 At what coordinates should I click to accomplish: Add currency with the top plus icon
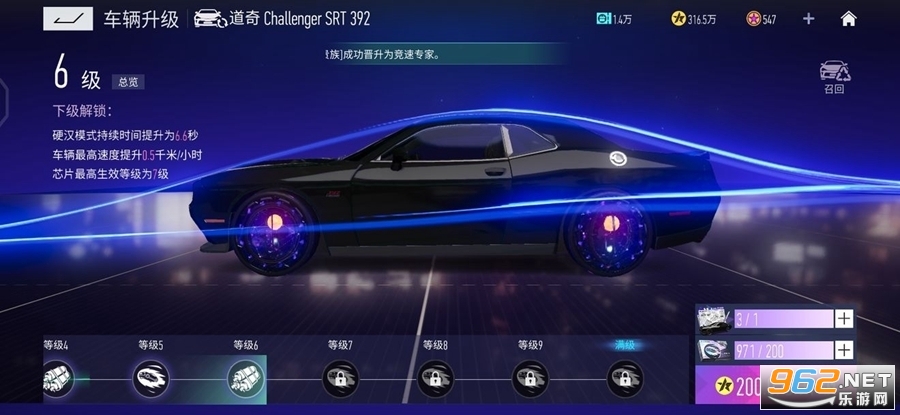click(808, 18)
